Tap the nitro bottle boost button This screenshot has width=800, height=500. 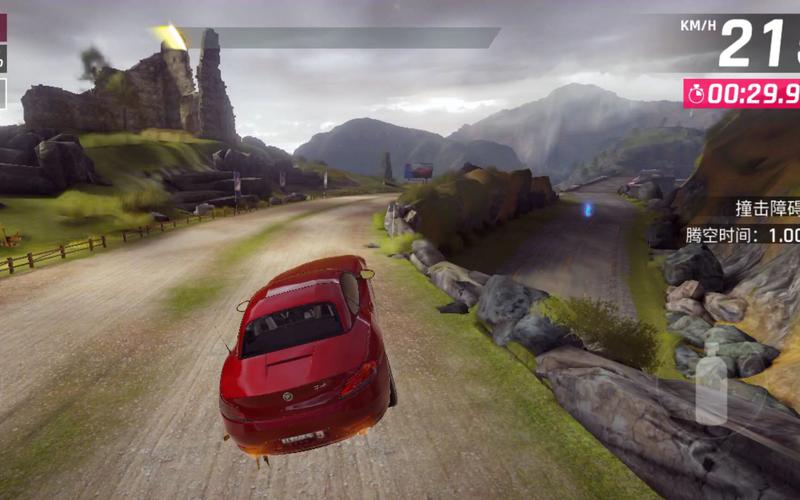(711, 386)
